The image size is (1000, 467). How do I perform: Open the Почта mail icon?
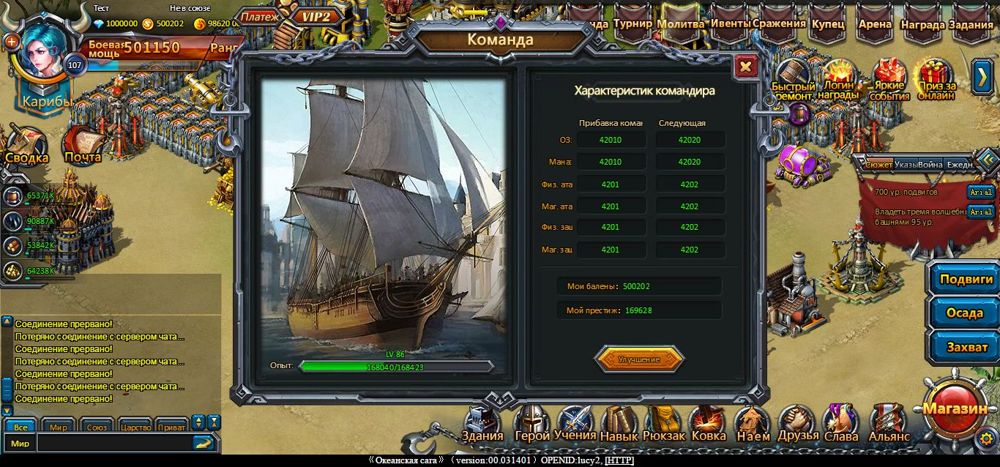coord(83,146)
